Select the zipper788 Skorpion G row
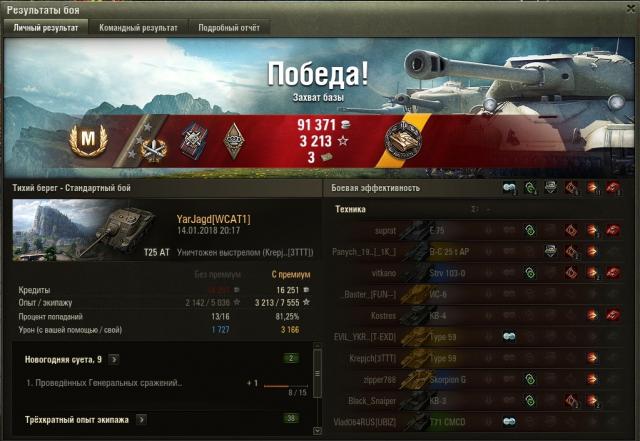Viewport: 640px width, 441px height. point(480,380)
